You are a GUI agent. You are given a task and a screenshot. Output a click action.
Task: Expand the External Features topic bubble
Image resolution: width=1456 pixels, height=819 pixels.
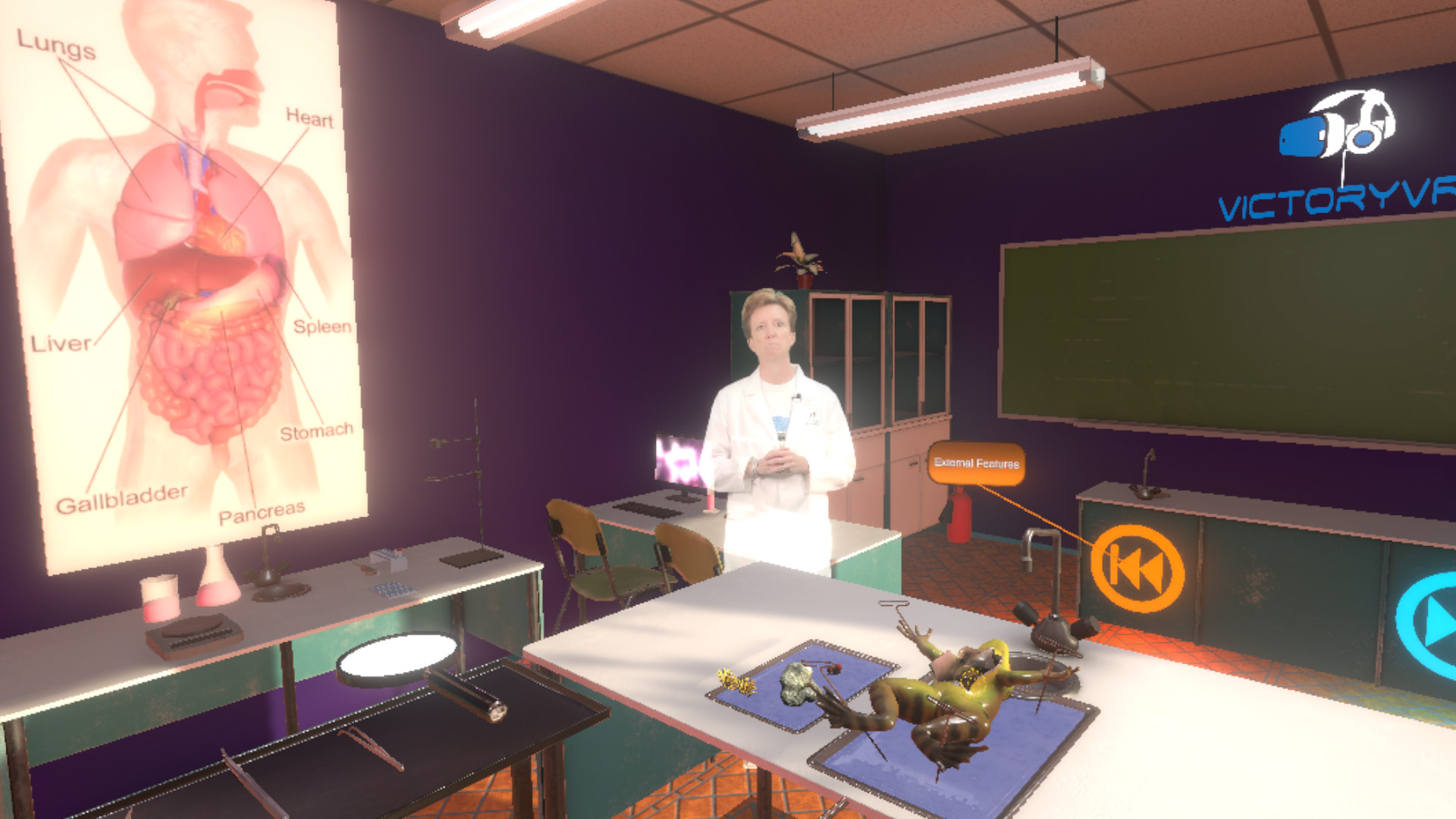pos(978,461)
